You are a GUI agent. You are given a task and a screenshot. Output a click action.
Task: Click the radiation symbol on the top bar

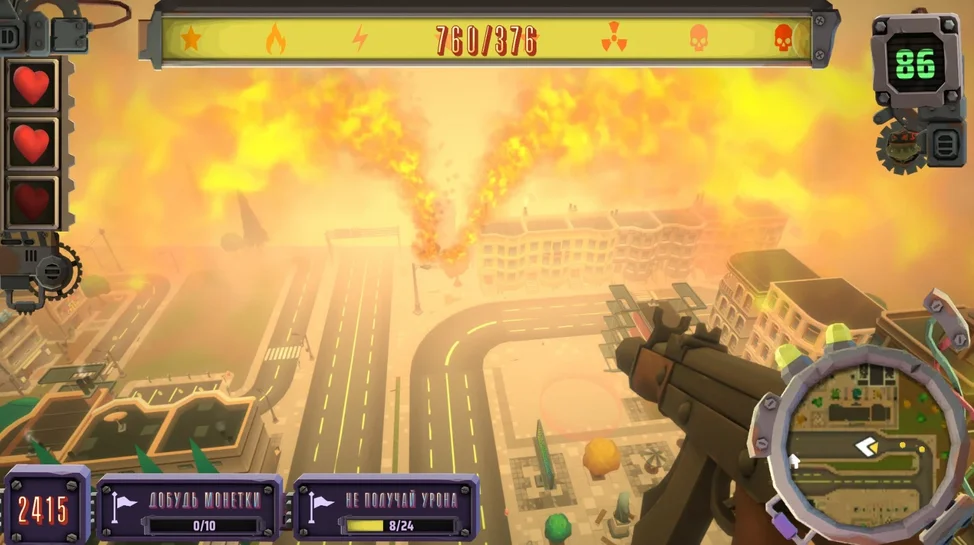(x=613, y=40)
